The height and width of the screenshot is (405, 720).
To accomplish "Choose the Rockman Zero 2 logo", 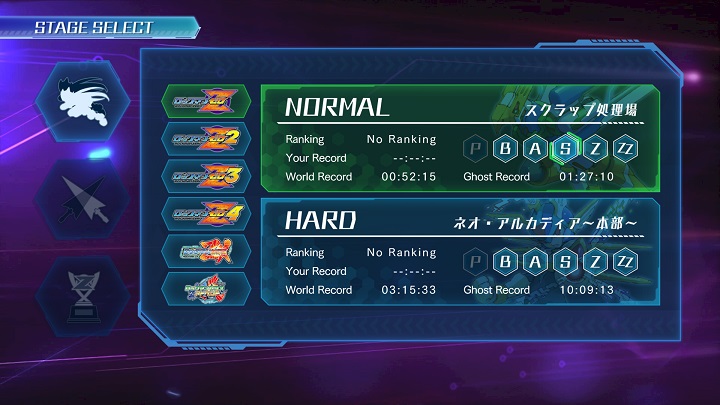I will [206, 140].
